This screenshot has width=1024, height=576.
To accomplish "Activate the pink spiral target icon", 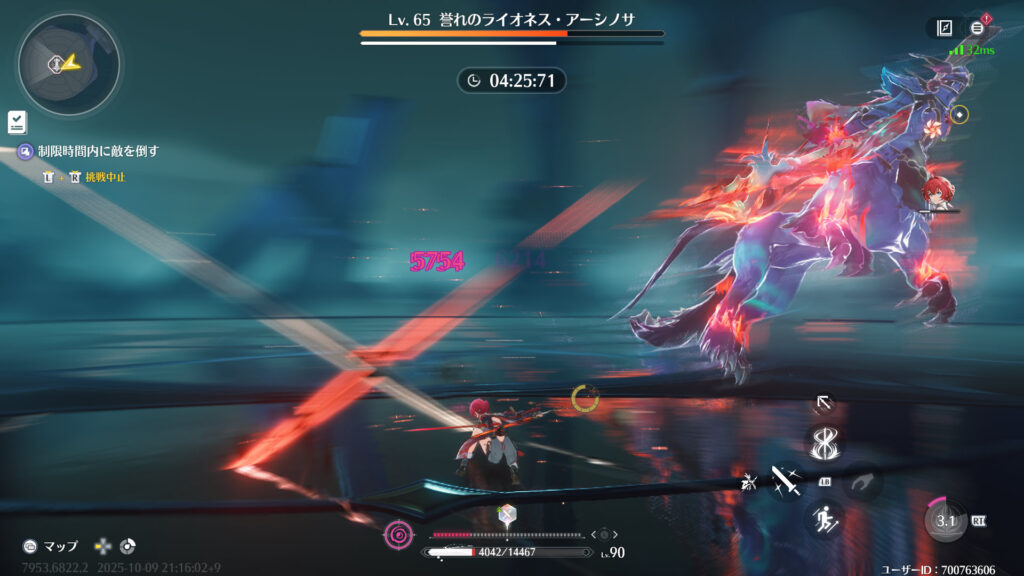I will (x=398, y=535).
